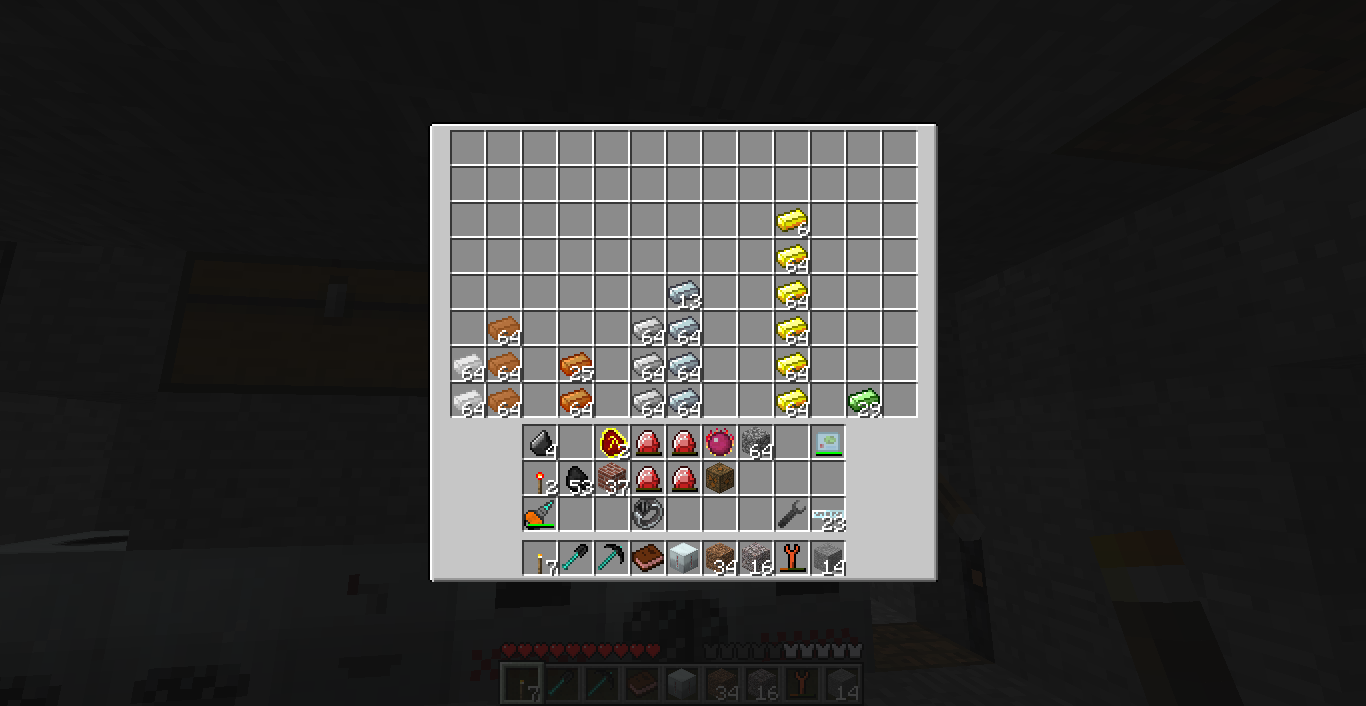
Task: Click the magenta spiky orb item
Action: click(719, 442)
